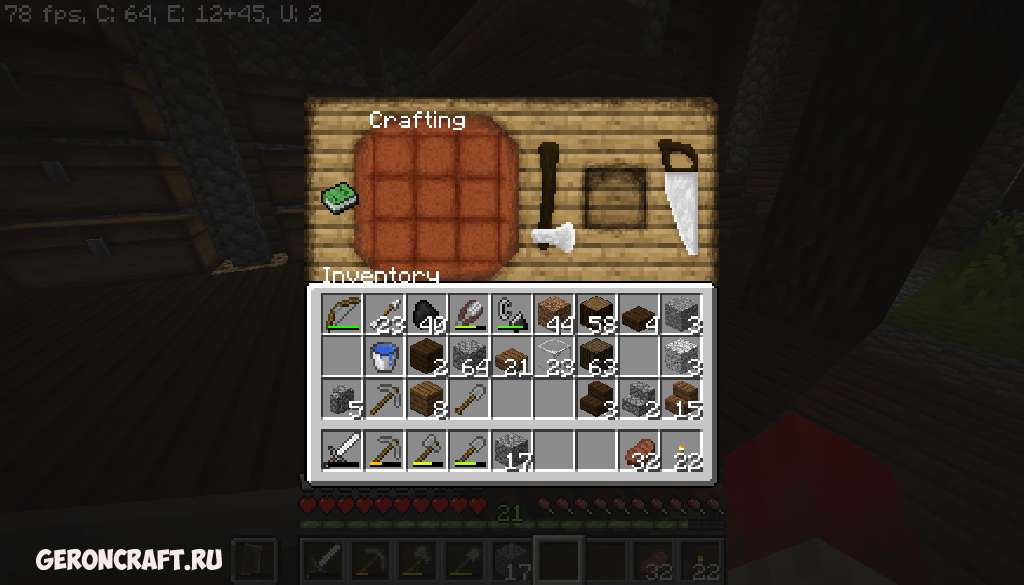Choose the stack of 58 dark logs

pyautogui.click(x=597, y=314)
